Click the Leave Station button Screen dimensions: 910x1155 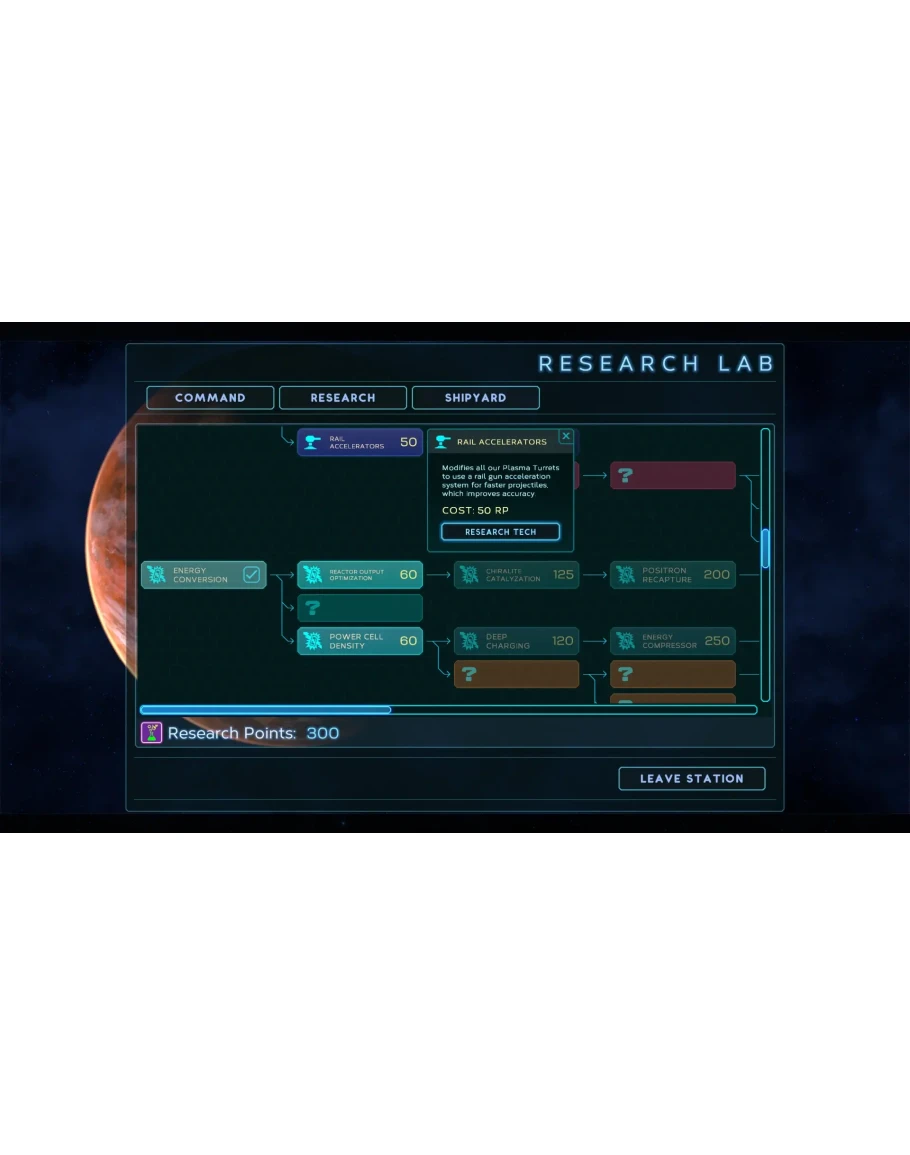[x=691, y=779]
